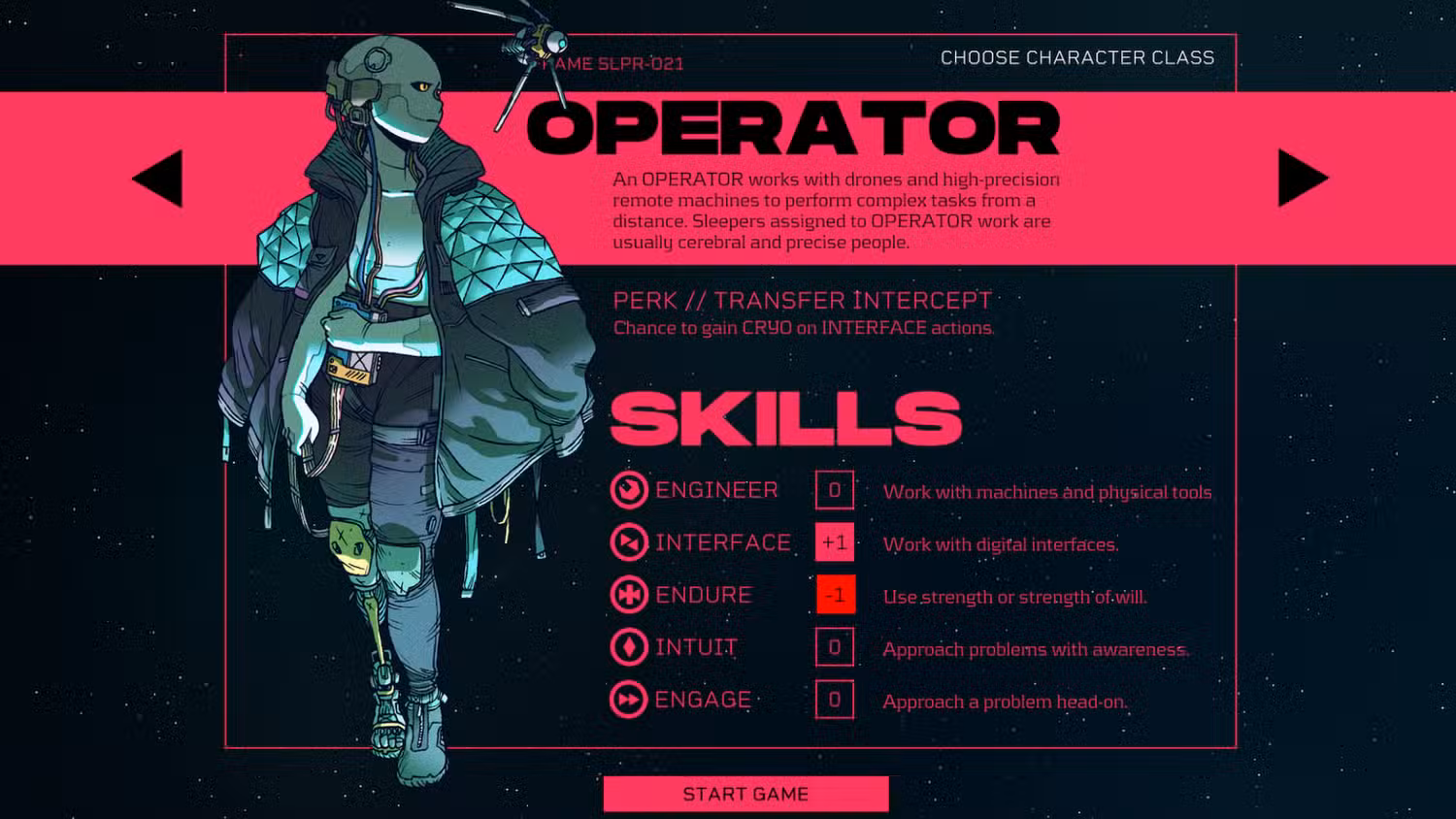Start the game with Operator class
Screen dimensions: 1456x819
745,794
